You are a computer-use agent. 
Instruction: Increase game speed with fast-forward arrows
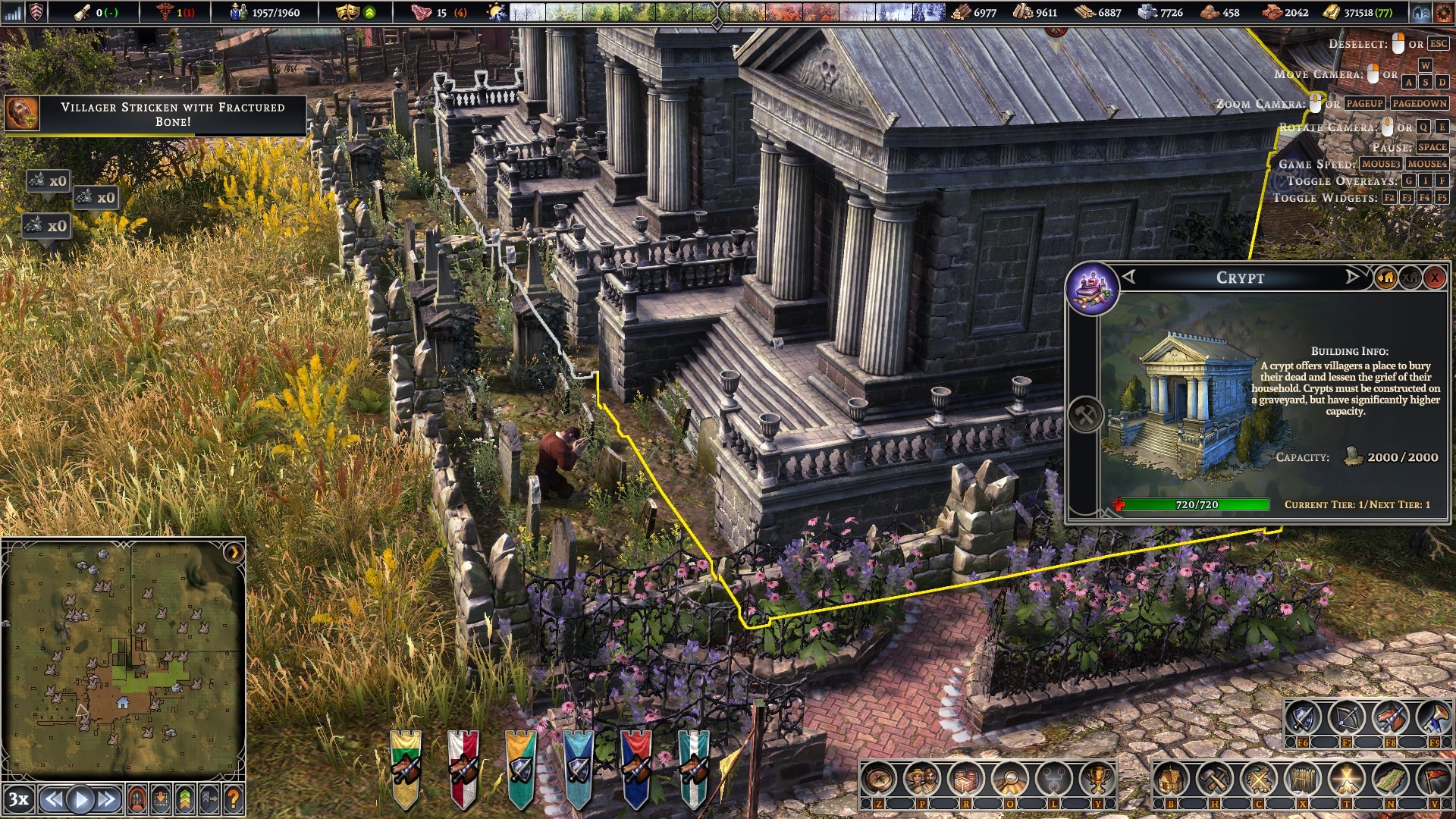108,799
